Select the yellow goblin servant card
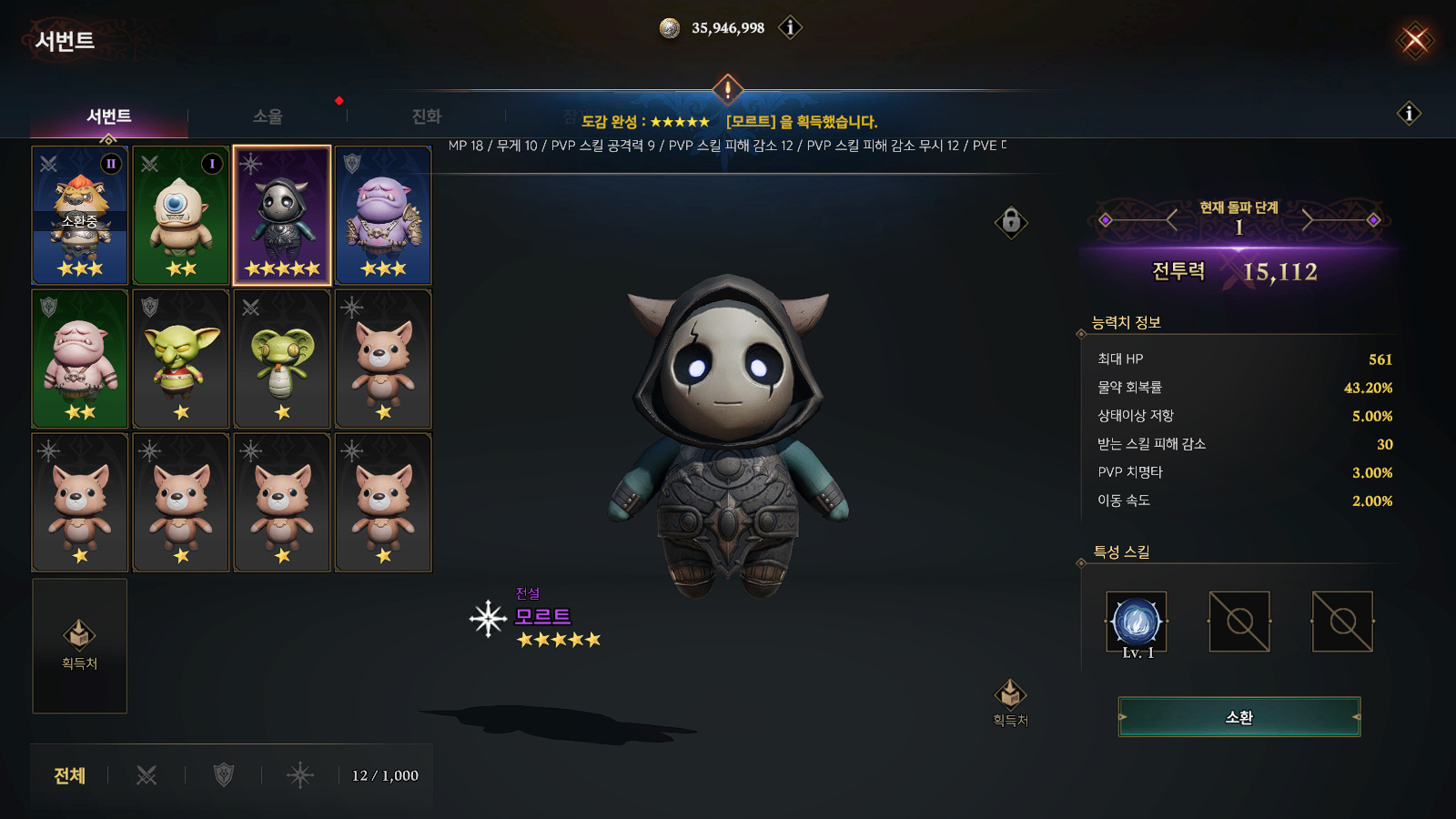The image size is (1456, 819). coord(181,359)
